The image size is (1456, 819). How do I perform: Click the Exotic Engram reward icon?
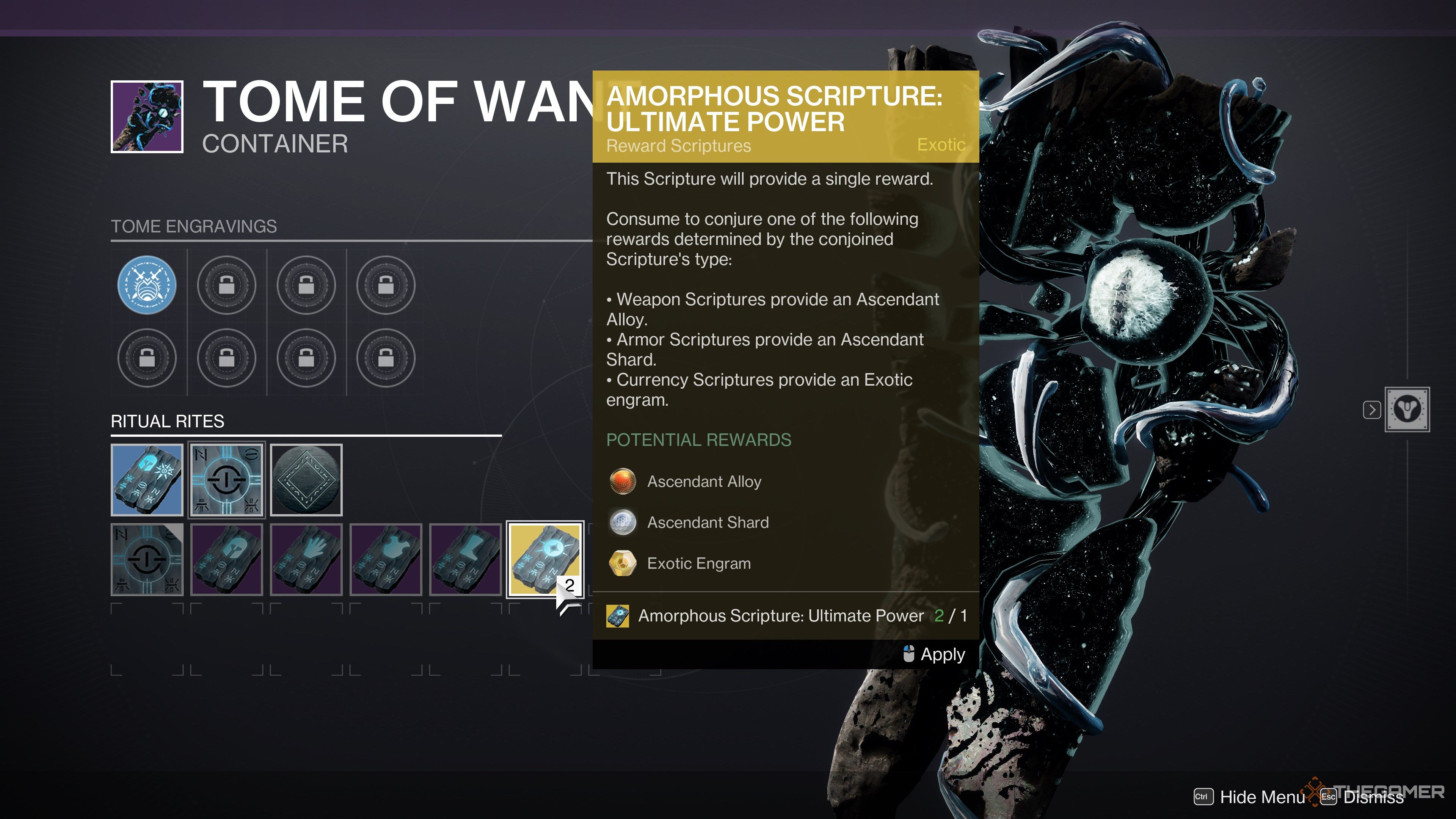point(623,563)
